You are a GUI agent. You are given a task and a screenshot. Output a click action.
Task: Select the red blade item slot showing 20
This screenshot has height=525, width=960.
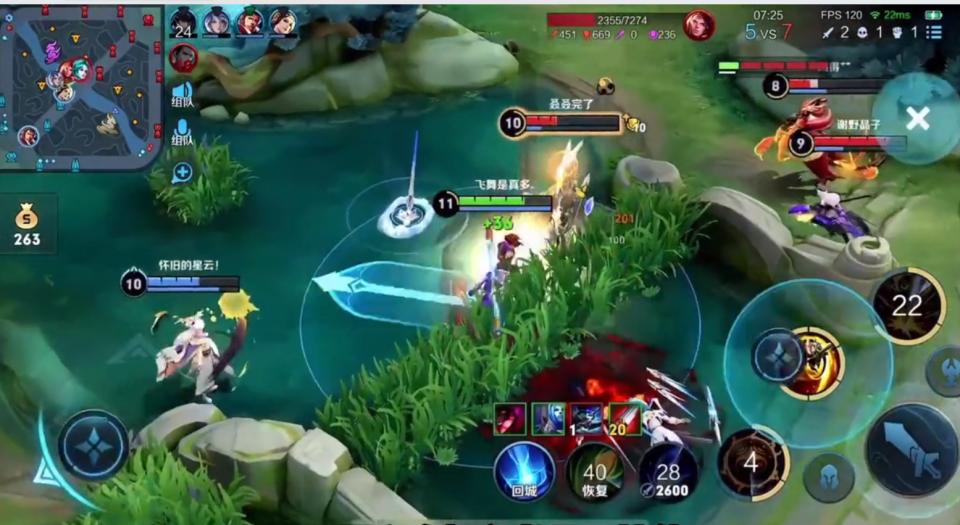pyautogui.click(x=625, y=418)
